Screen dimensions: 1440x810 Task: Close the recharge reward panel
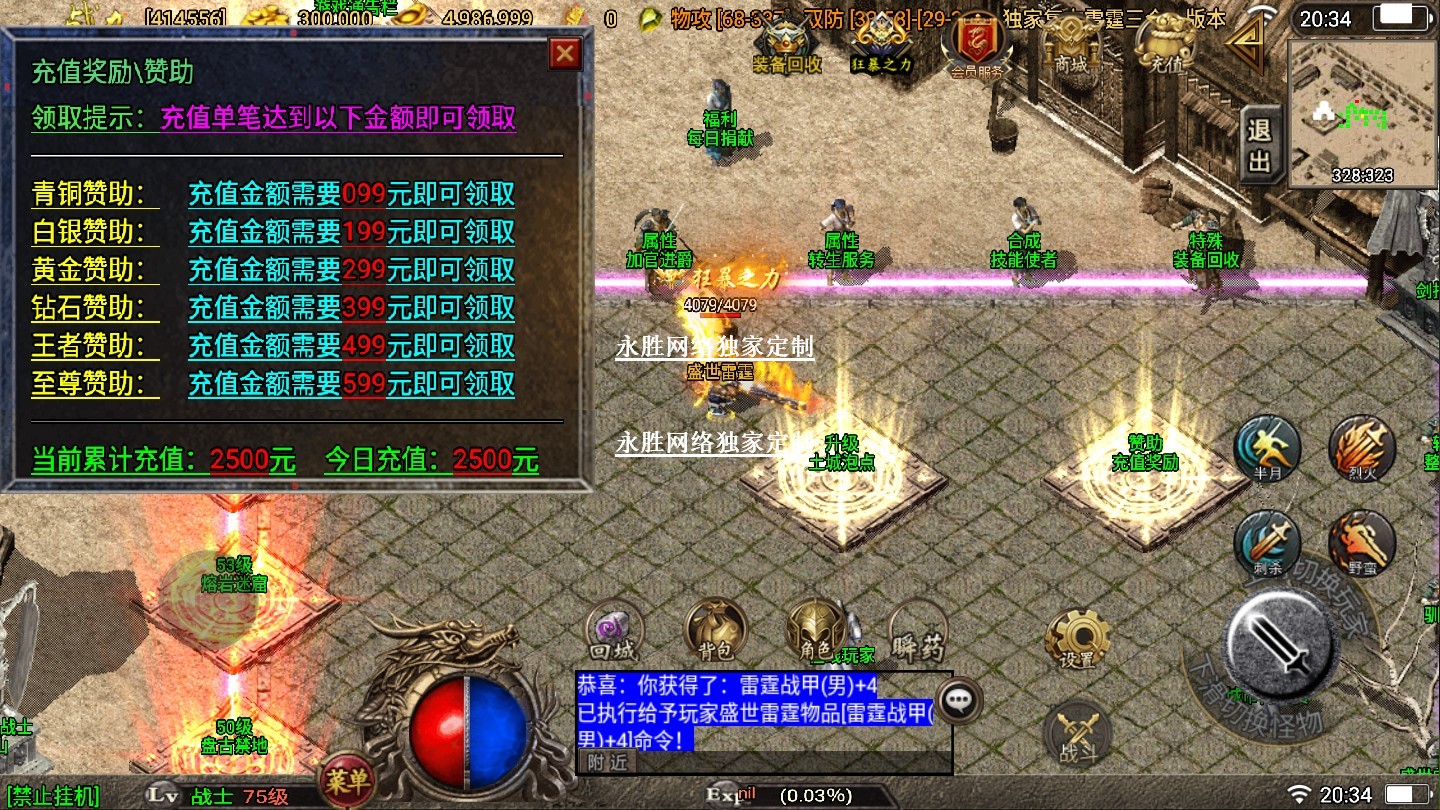[x=565, y=53]
